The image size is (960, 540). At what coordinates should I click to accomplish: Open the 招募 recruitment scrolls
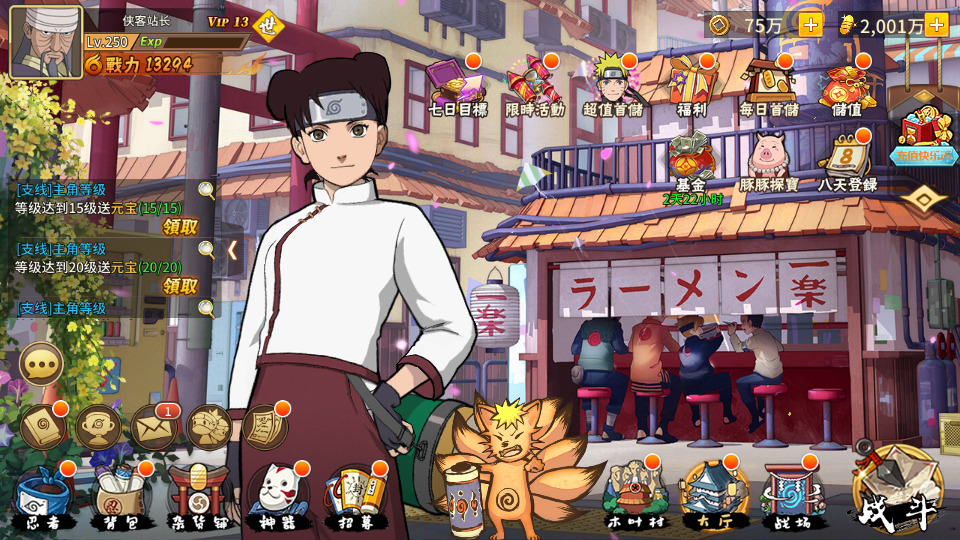[x=352, y=496]
